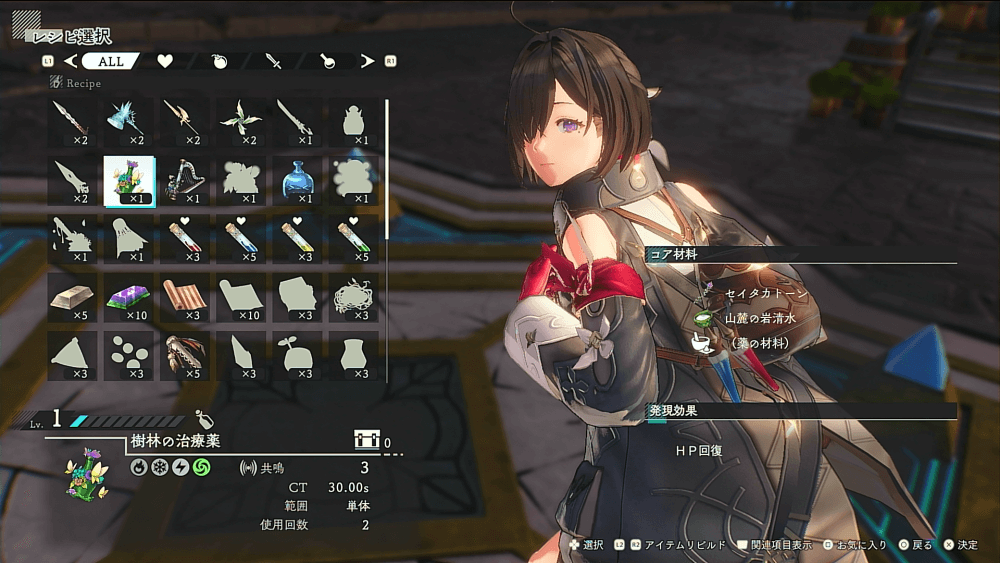The width and height of the screenshot is (1000, 563).
Task: Pick the yellow-tipped vial recipe
Action: click(297, 238)
